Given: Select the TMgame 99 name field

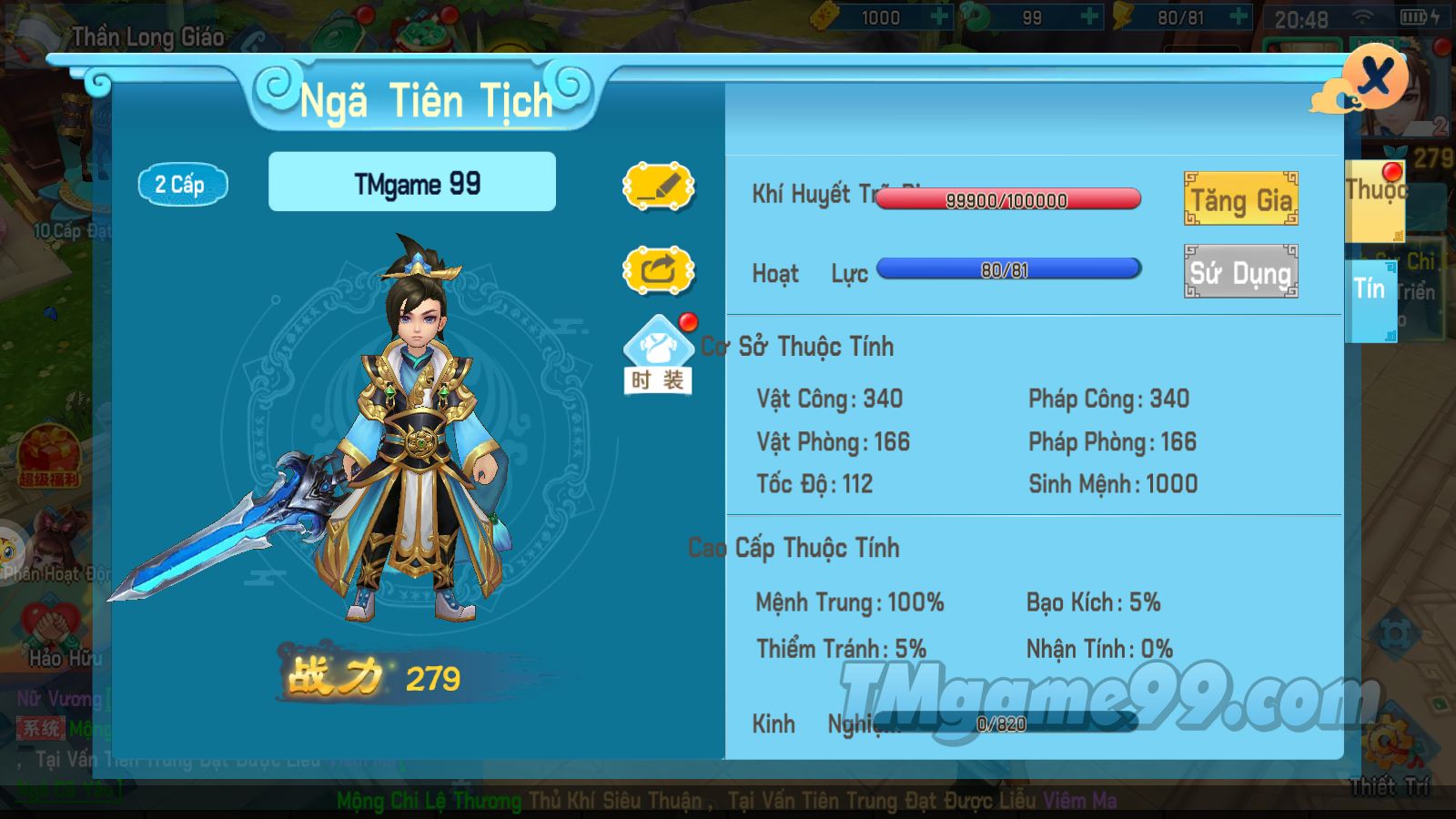Looking at the screenshot, I should click(x=412, y=183).
